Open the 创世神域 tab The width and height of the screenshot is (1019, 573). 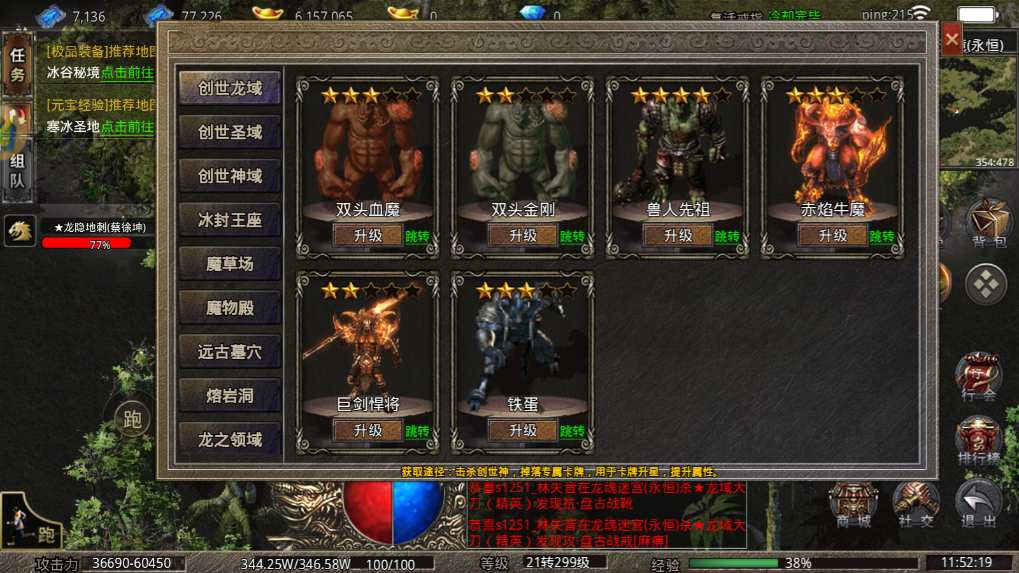[230, 176]
